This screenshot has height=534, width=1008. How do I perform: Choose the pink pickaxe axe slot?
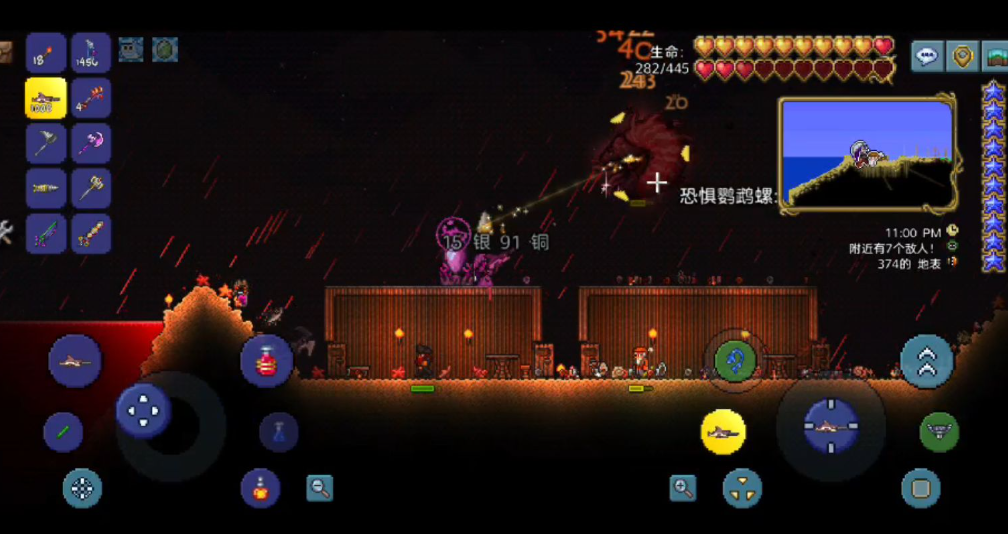tap(91, 143)
